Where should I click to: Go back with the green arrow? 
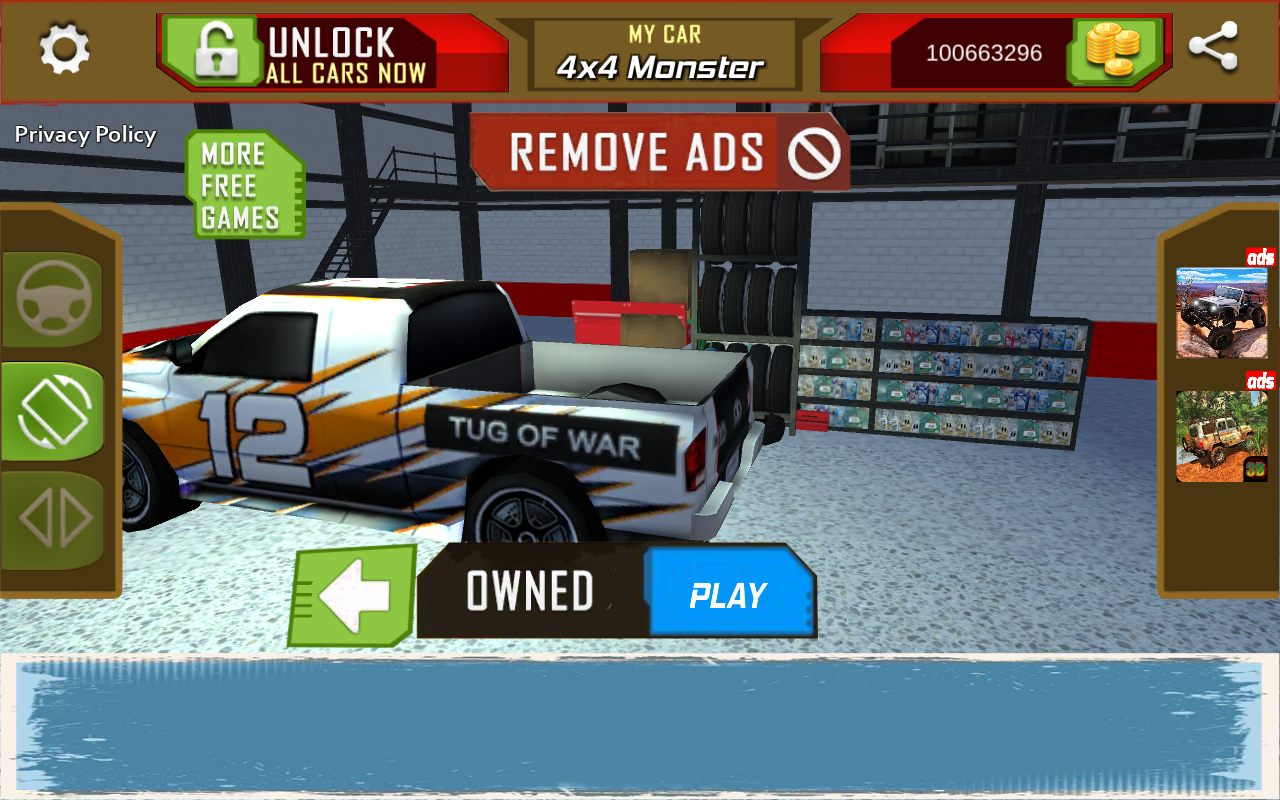[353, 596]
